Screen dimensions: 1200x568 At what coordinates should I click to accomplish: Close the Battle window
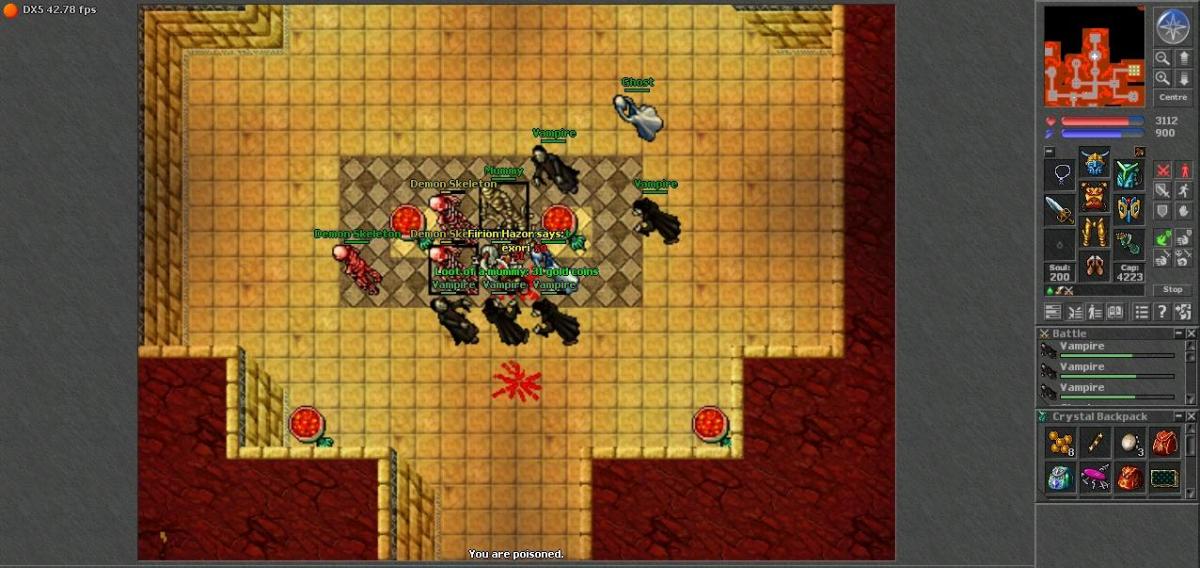(x=1190, y=333)
